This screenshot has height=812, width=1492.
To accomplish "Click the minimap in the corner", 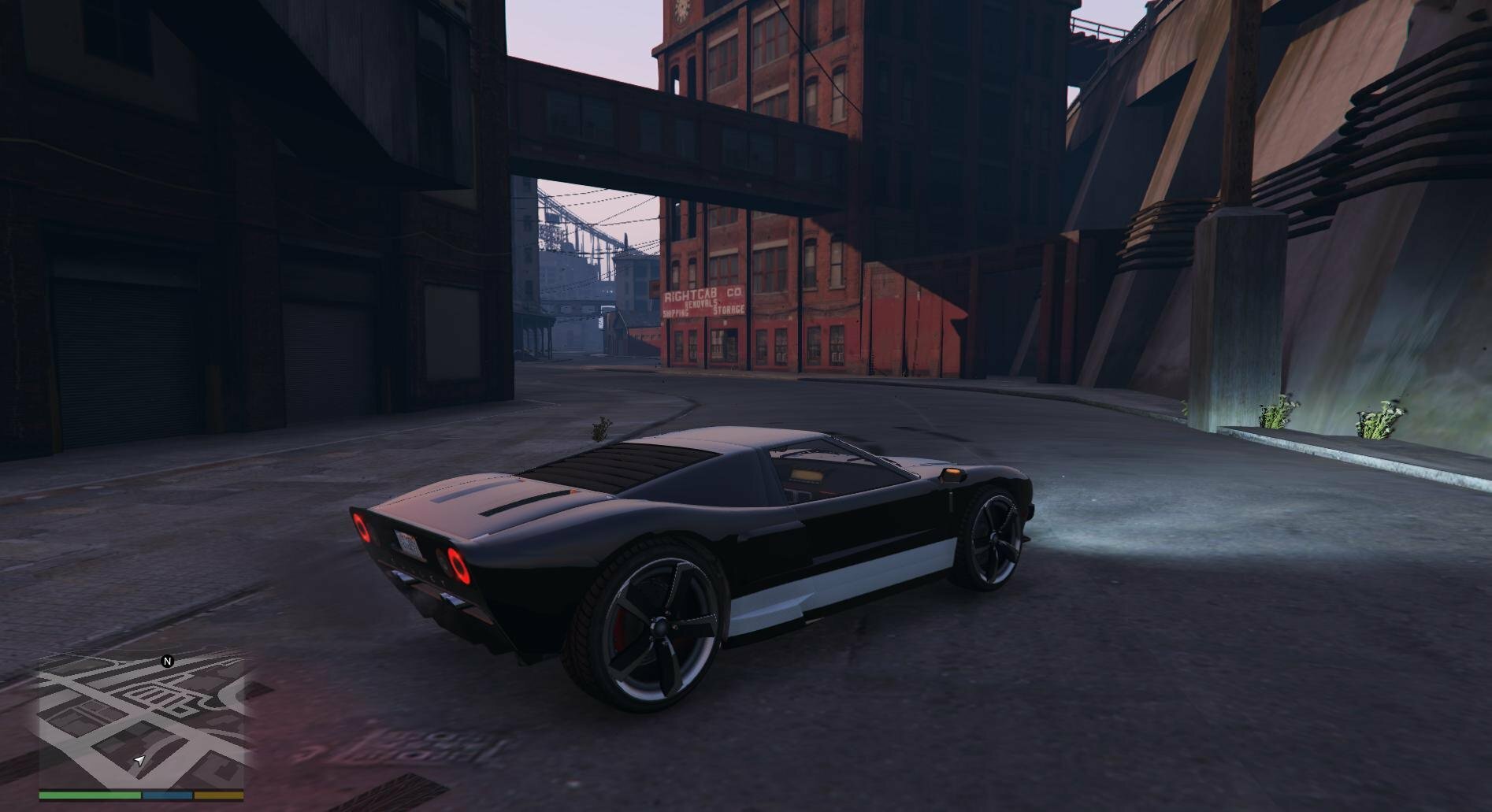I will click(x=141, y=721).
